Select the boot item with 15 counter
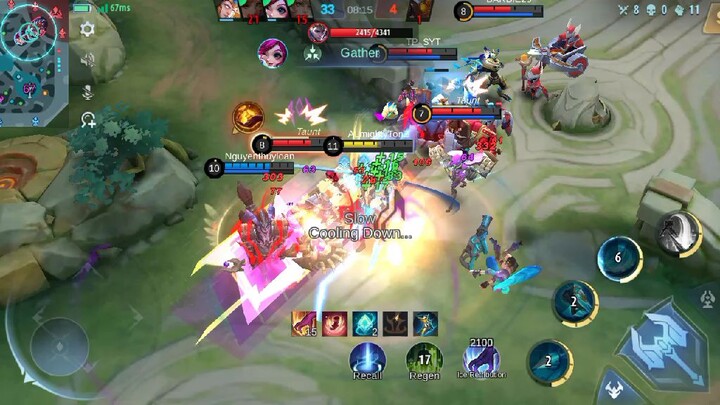This screenshot has width=720, height=405. click(x=304, y=323)
